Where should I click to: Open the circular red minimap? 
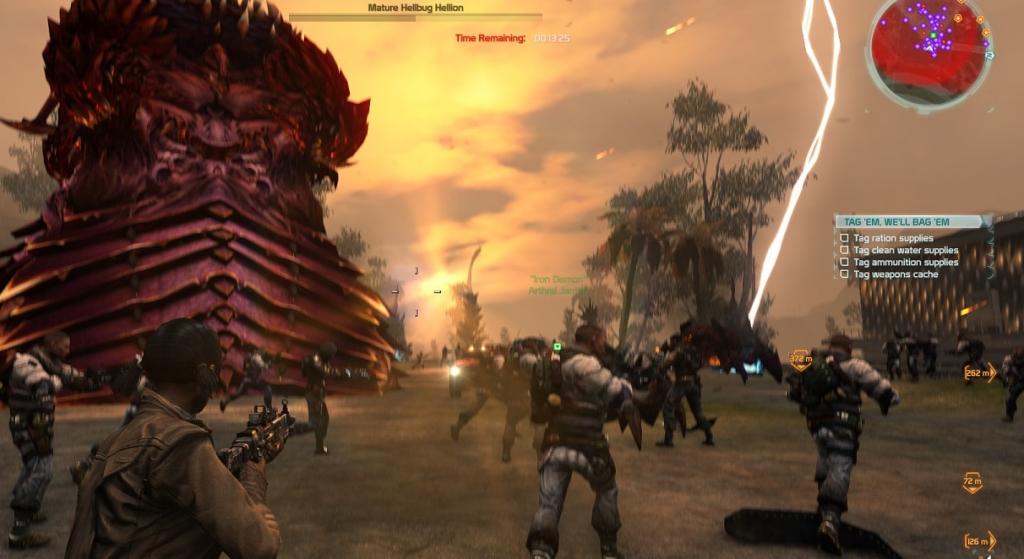tap(928, 50)
